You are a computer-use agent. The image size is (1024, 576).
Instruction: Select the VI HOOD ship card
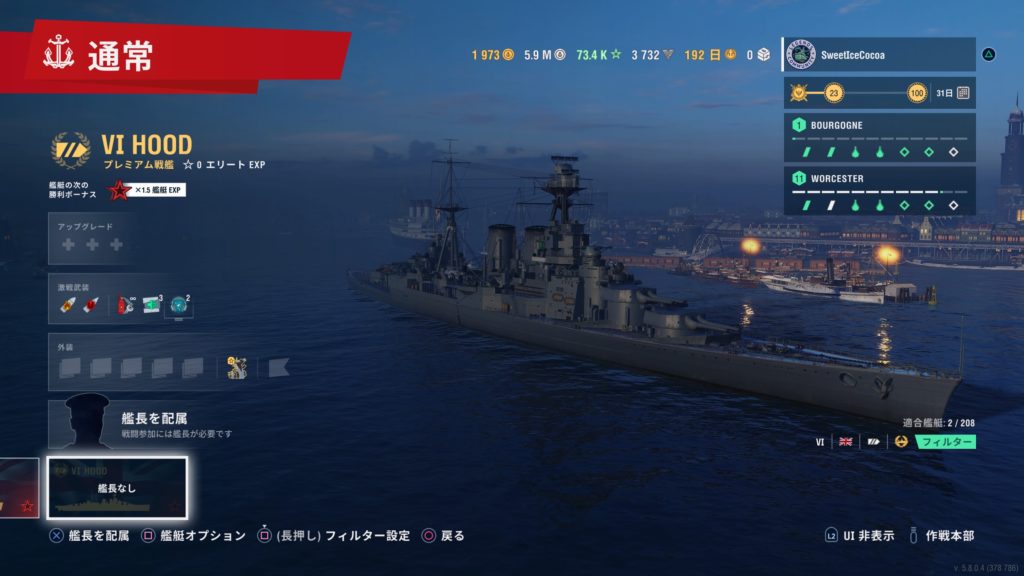(117, 488)
